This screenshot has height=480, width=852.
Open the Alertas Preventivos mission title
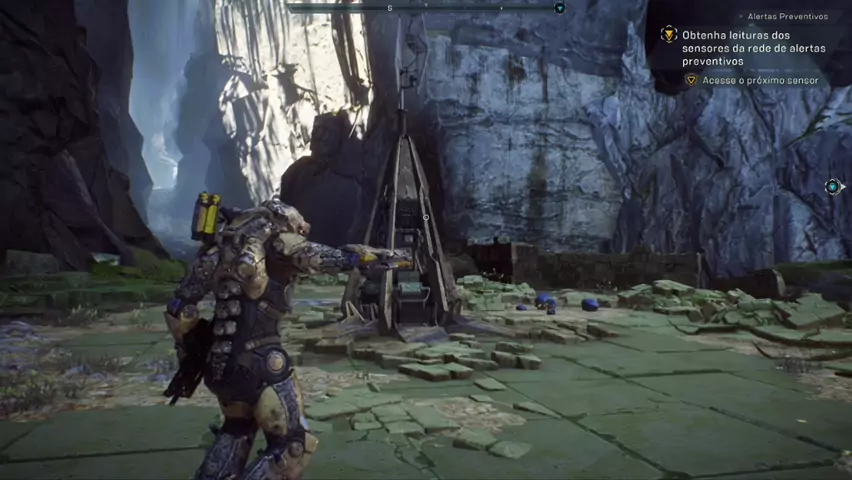click(x=787, y=17)
